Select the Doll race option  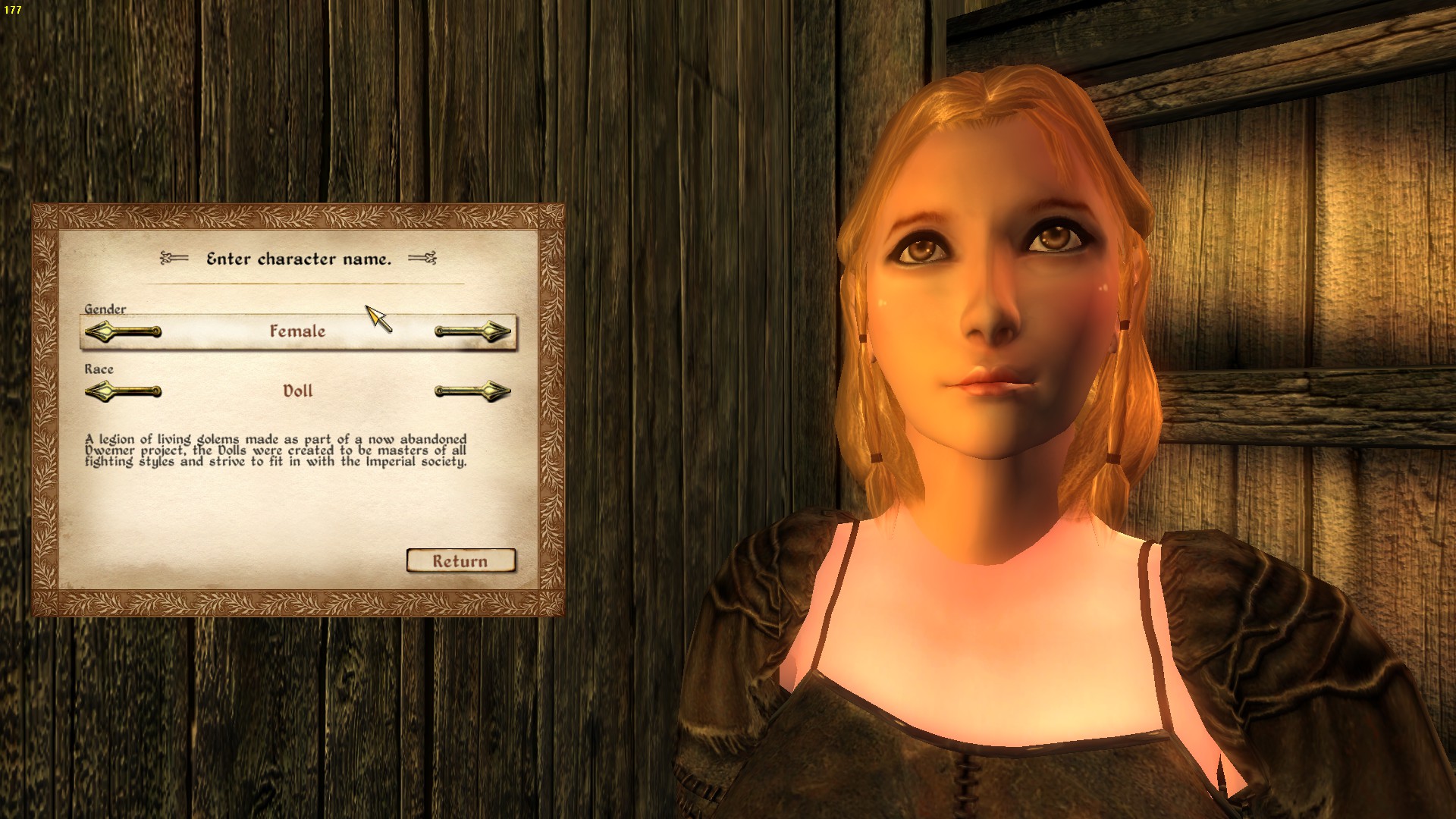pos(299,391)
